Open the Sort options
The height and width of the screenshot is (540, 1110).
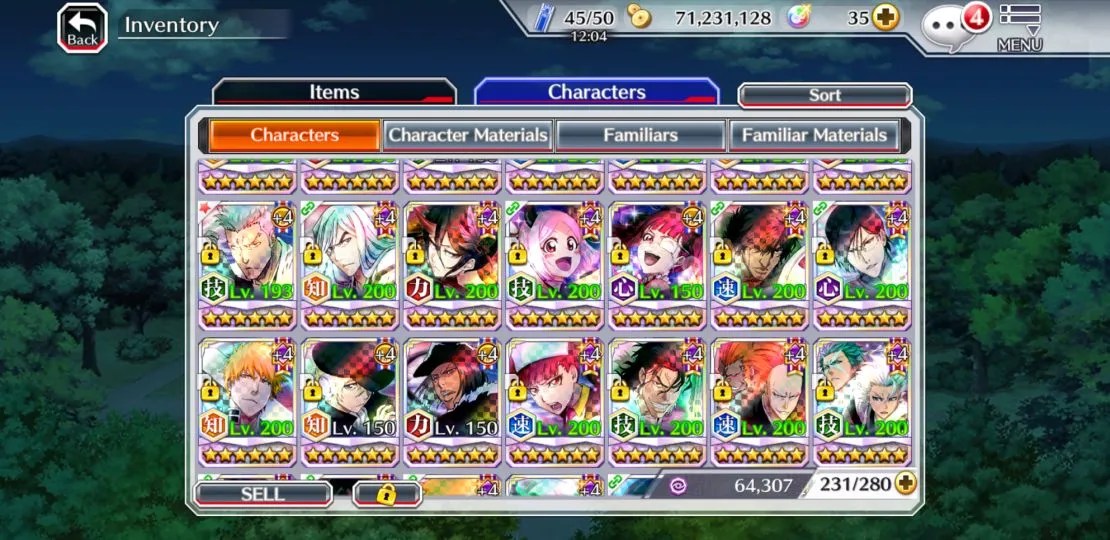point(824,95)
